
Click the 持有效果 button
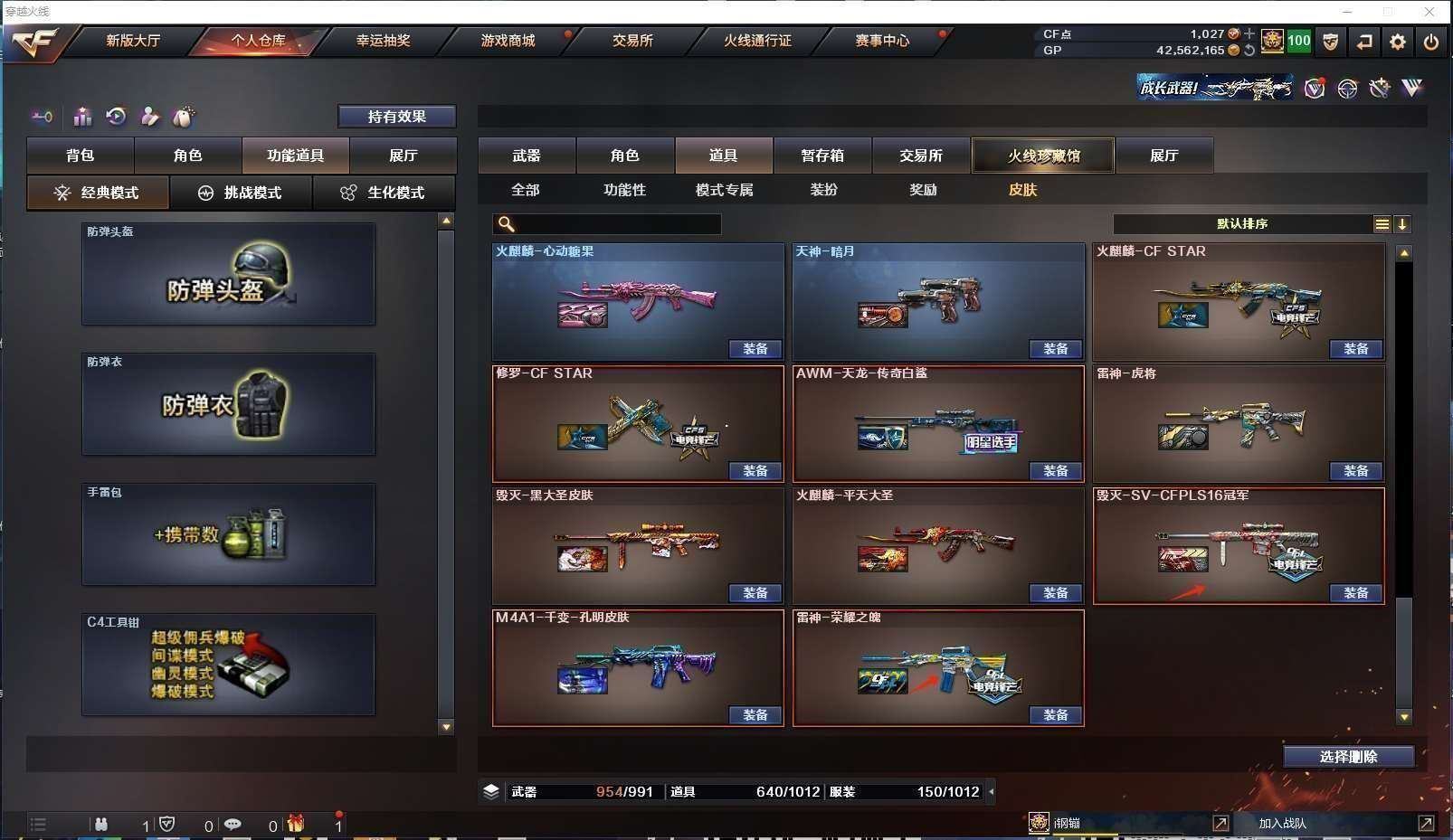point(396,117)
